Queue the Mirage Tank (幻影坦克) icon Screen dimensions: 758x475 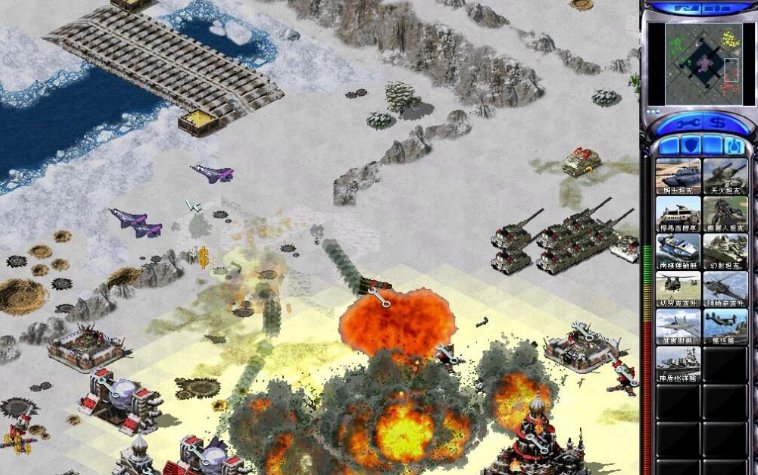tap(725, 251)
